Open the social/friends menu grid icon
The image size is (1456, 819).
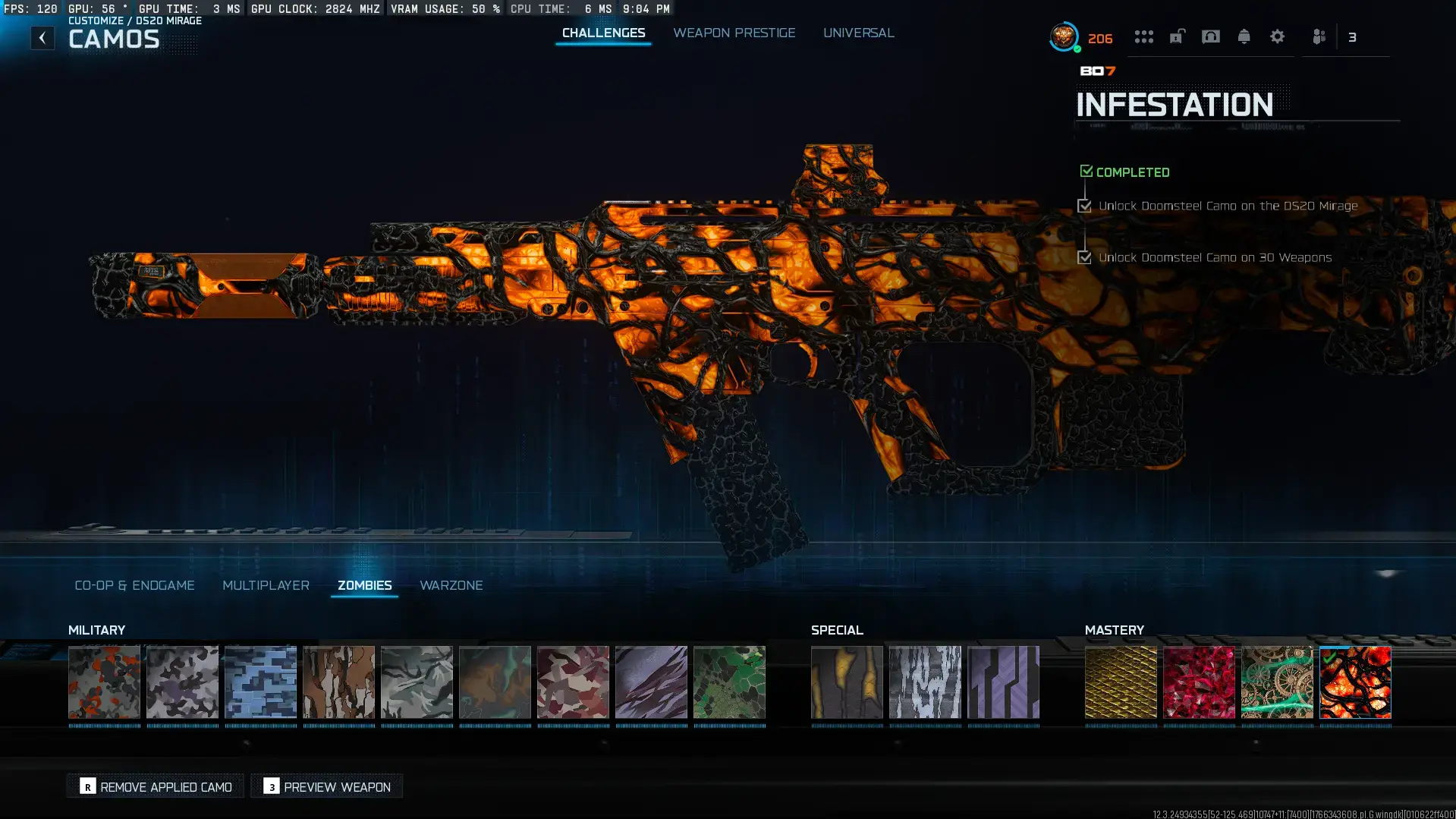point(1144,36)
